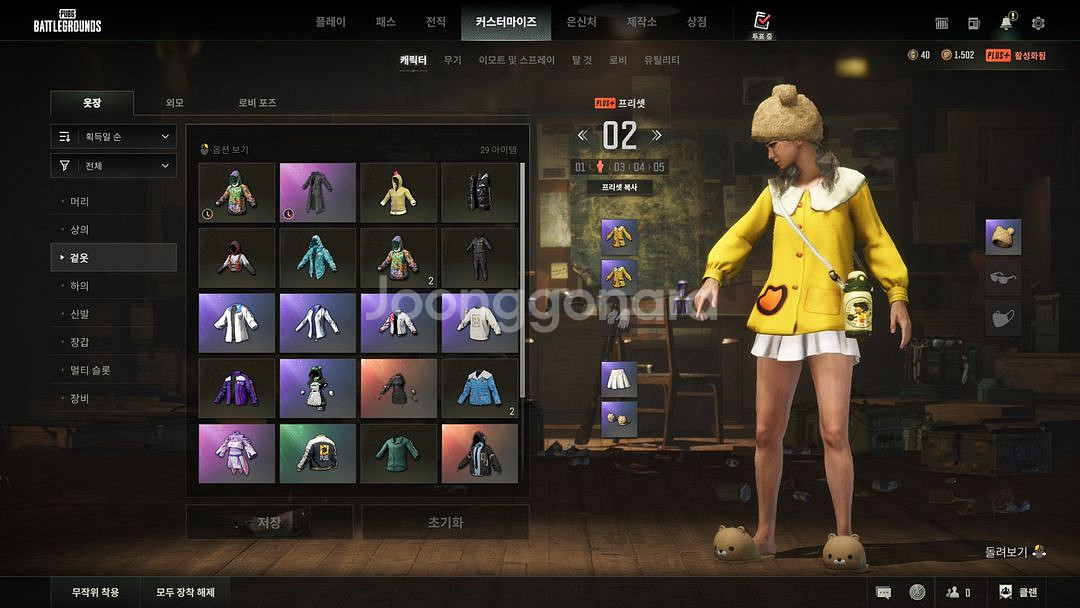The height and width of the screenshot is (608, 1080).
Task: Select the 외모 (Appearance) tab
Action: (x=175, y=103)
